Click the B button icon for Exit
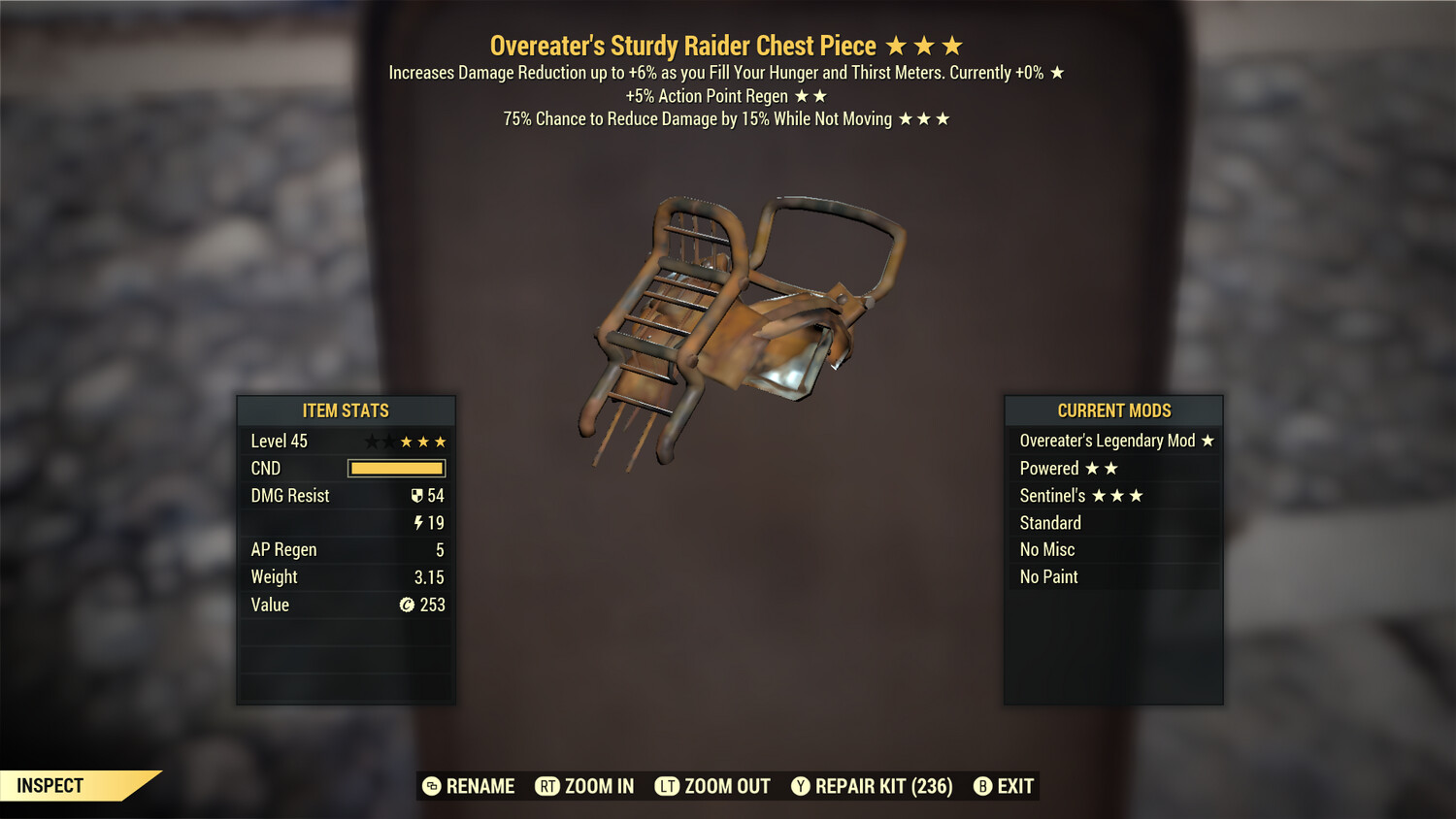 tap(981, 786)
